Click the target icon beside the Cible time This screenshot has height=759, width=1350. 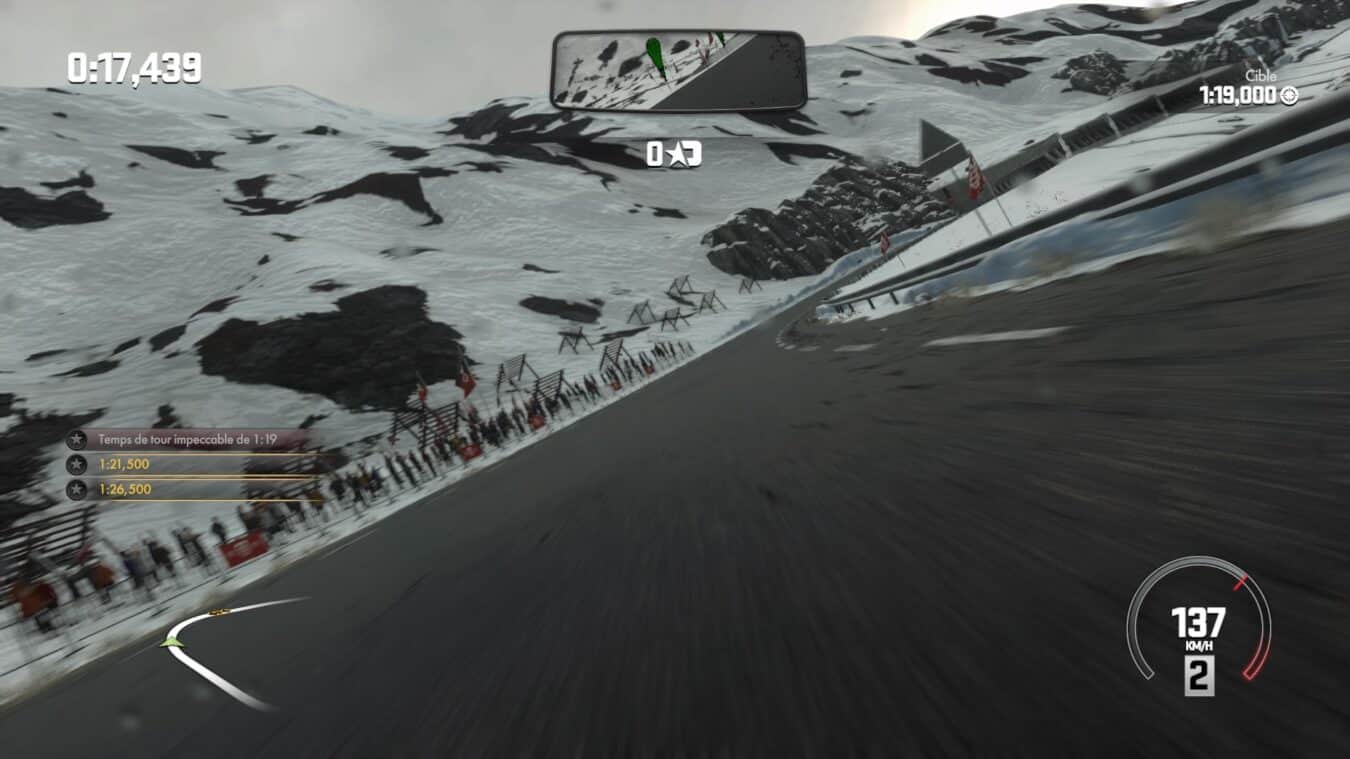(x=1289, y=96)
